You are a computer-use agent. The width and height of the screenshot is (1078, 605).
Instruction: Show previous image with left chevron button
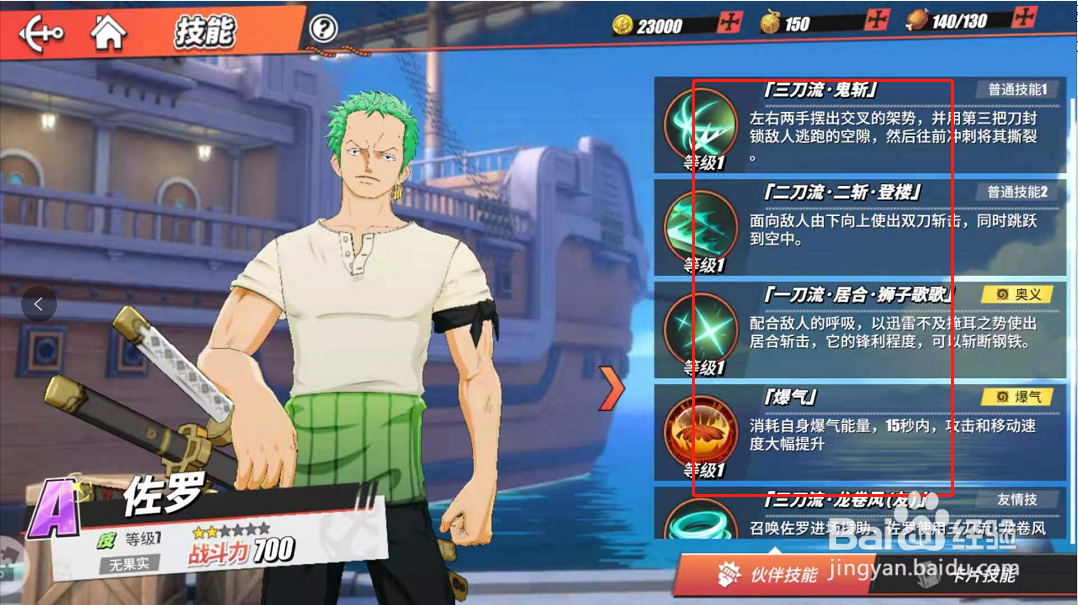(x=38, y=303)
